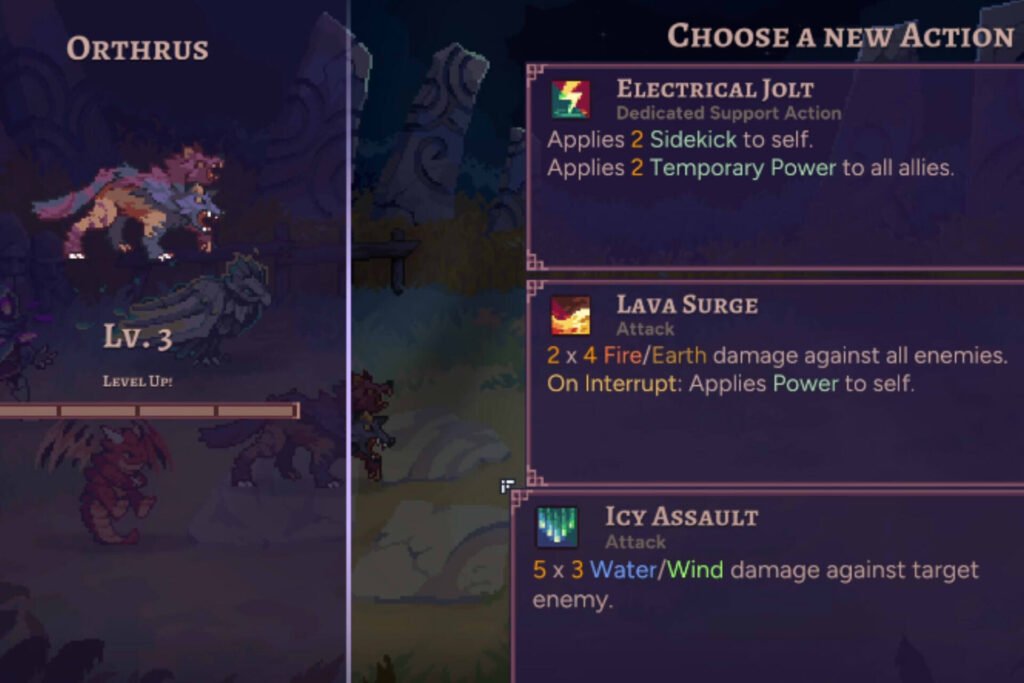This screenshot has height=683, width=1024.
Task: Choose the Electrical Jolt action card
Action: tap(775, 166)
